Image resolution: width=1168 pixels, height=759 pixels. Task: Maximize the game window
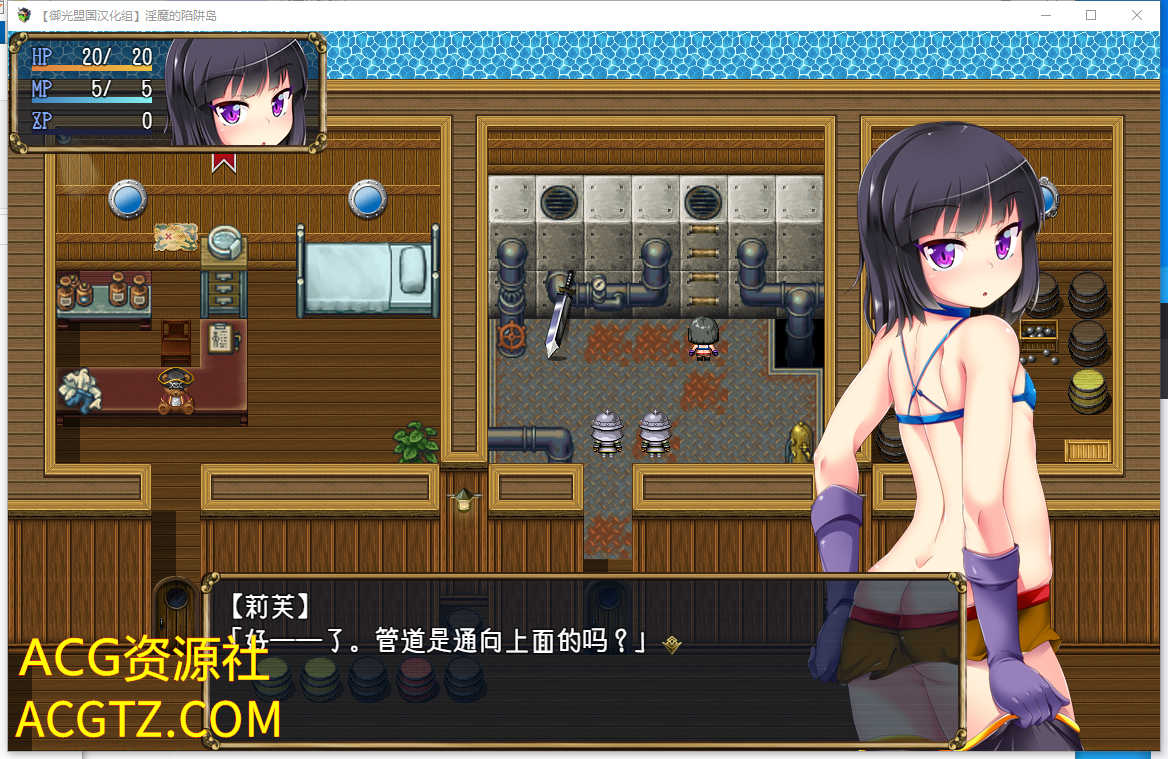pos(1091,15)
